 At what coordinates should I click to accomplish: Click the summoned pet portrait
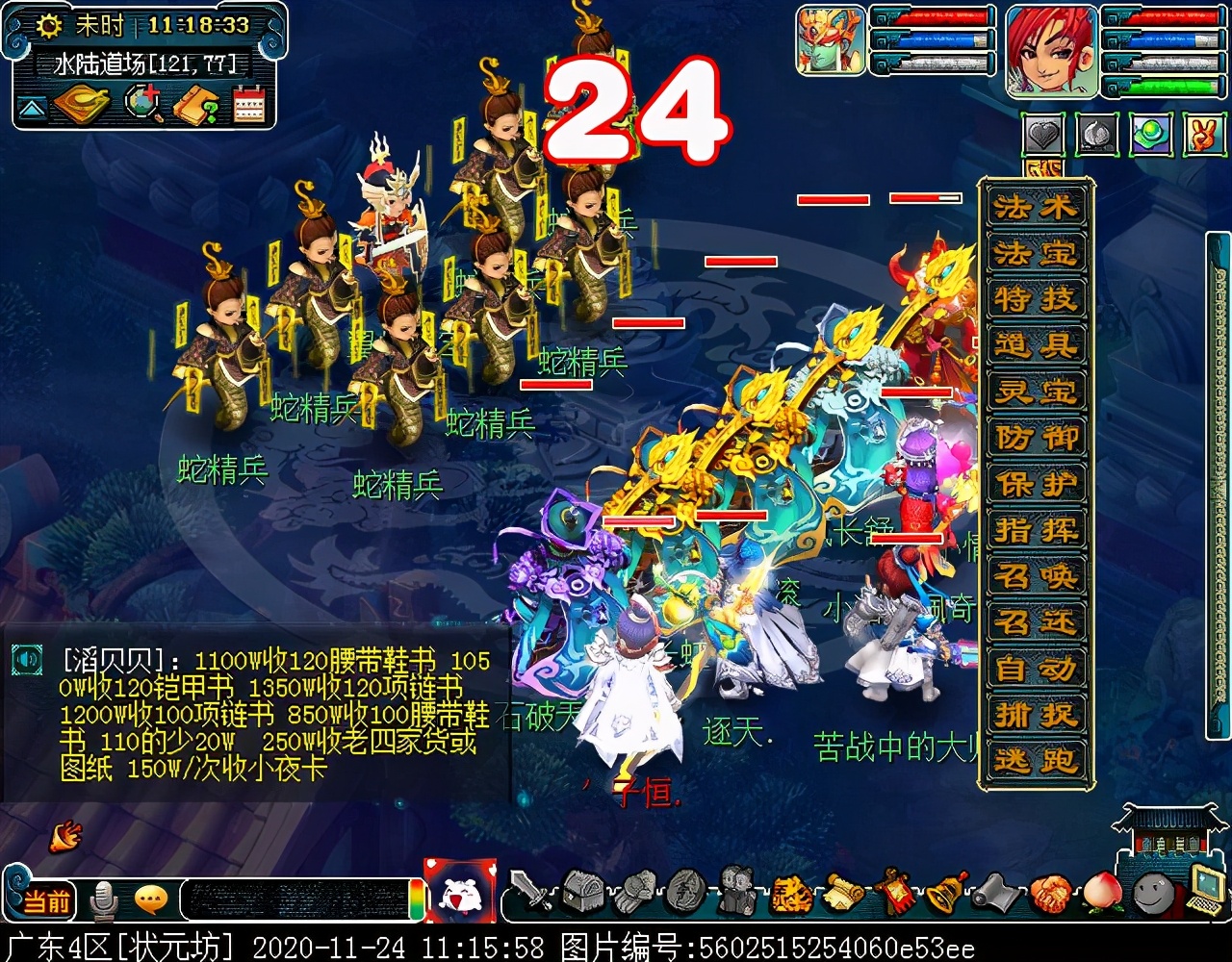click(x=831, y=40)
